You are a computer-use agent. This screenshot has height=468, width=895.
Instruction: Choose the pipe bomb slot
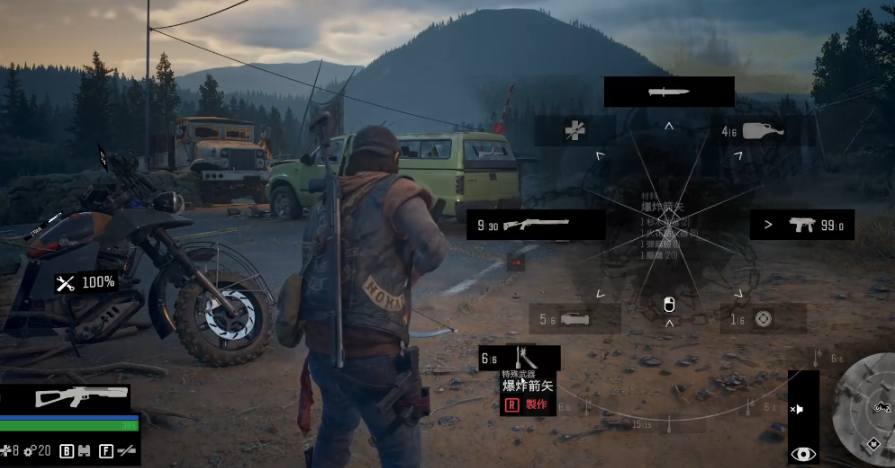click(x=574, y=319)
